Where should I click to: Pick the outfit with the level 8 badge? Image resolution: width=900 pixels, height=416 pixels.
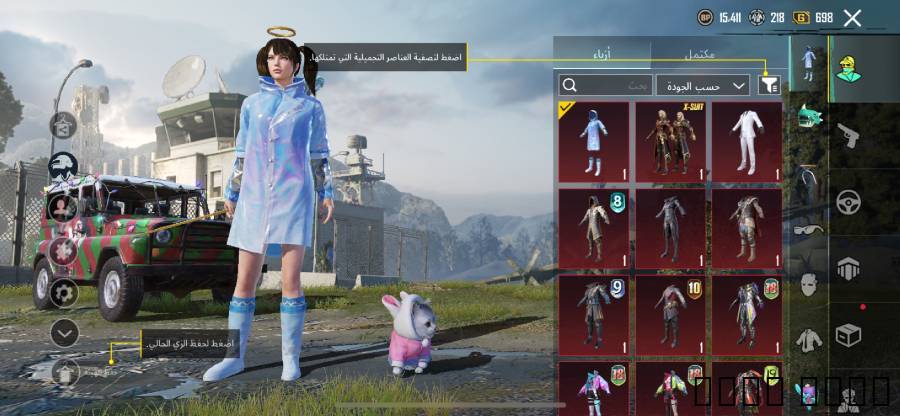pyautogui.click(x=594, y=229)
